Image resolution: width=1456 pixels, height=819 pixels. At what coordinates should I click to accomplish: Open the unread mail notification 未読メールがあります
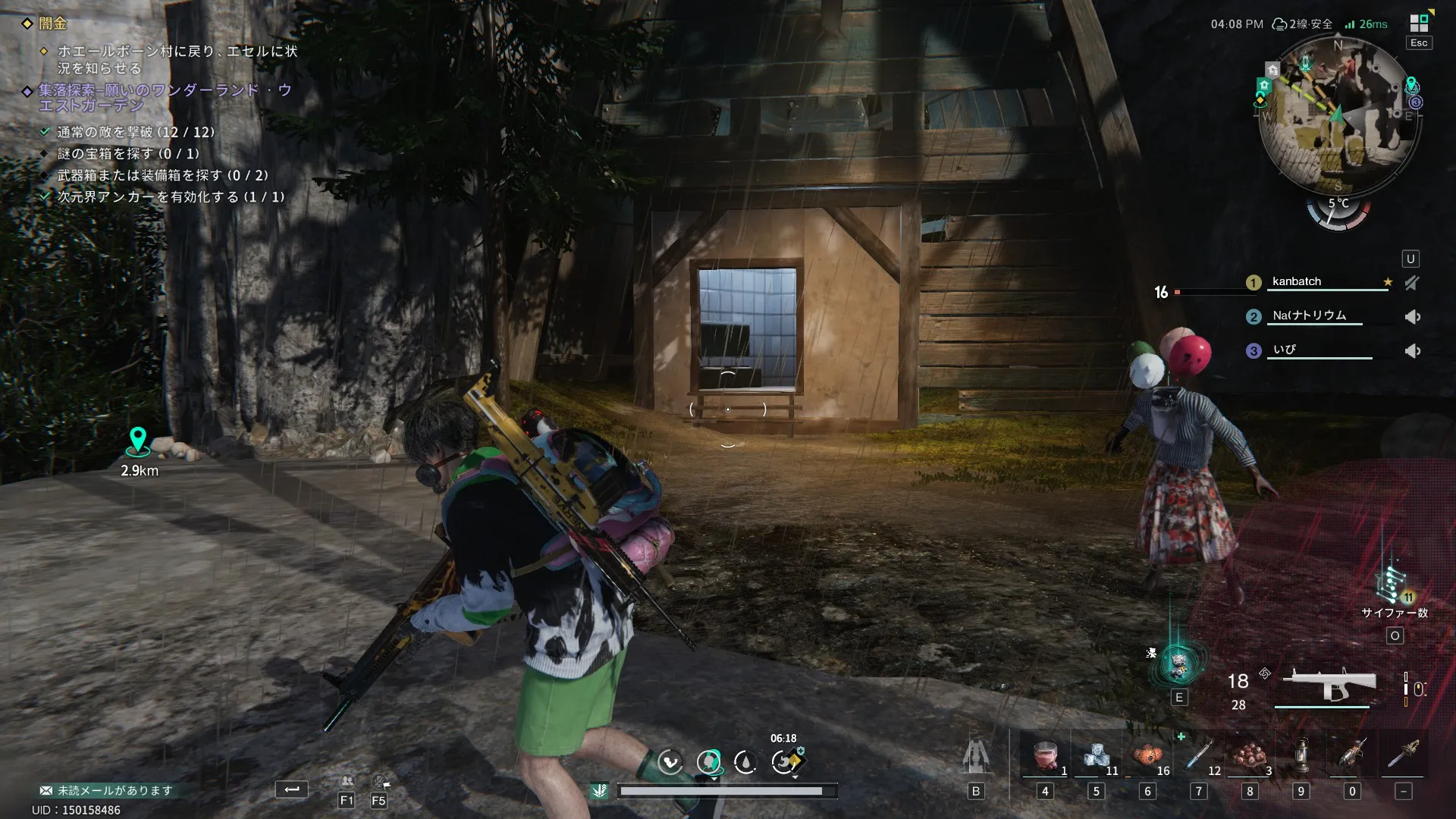[106, 790]
